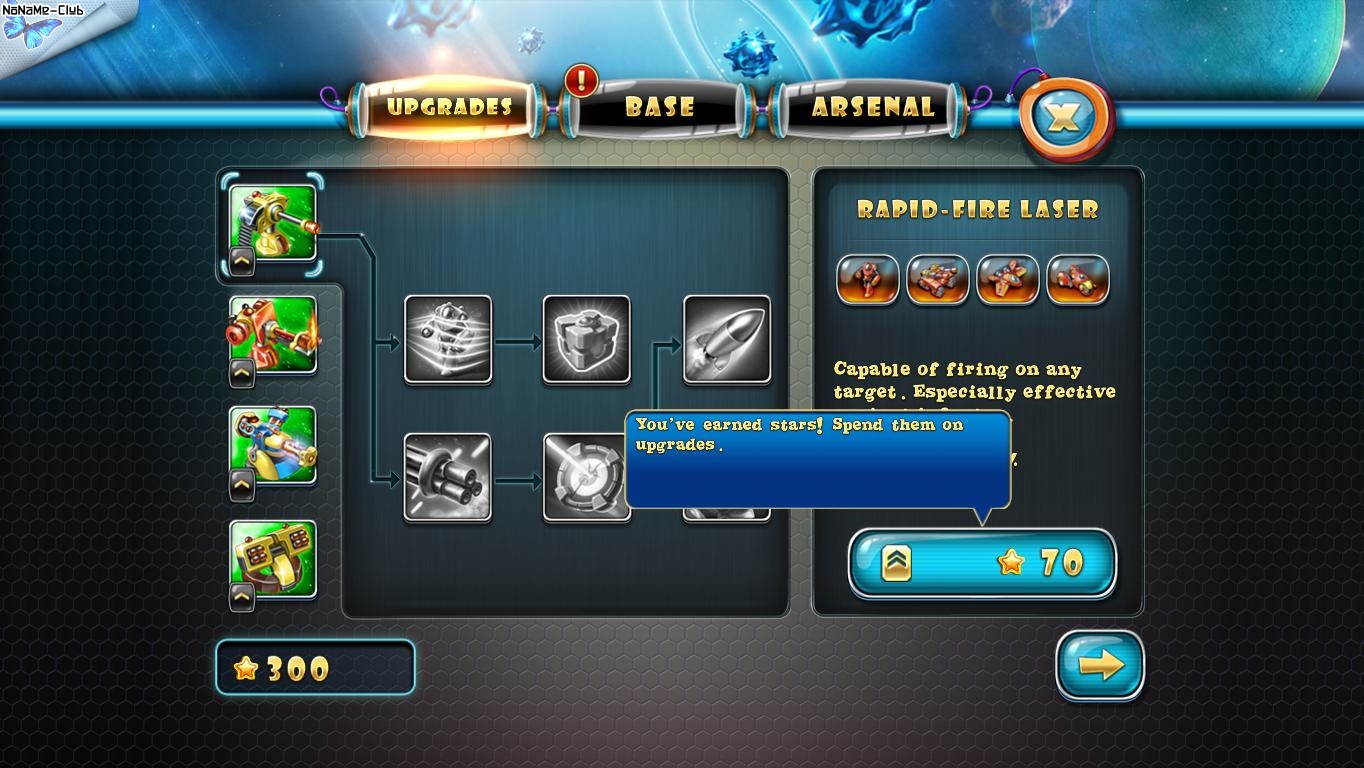Image resolution: width=1364 pixels, height=768 pixels.
Task: Close the upgrades screen with the X button
Action: 1065,119
